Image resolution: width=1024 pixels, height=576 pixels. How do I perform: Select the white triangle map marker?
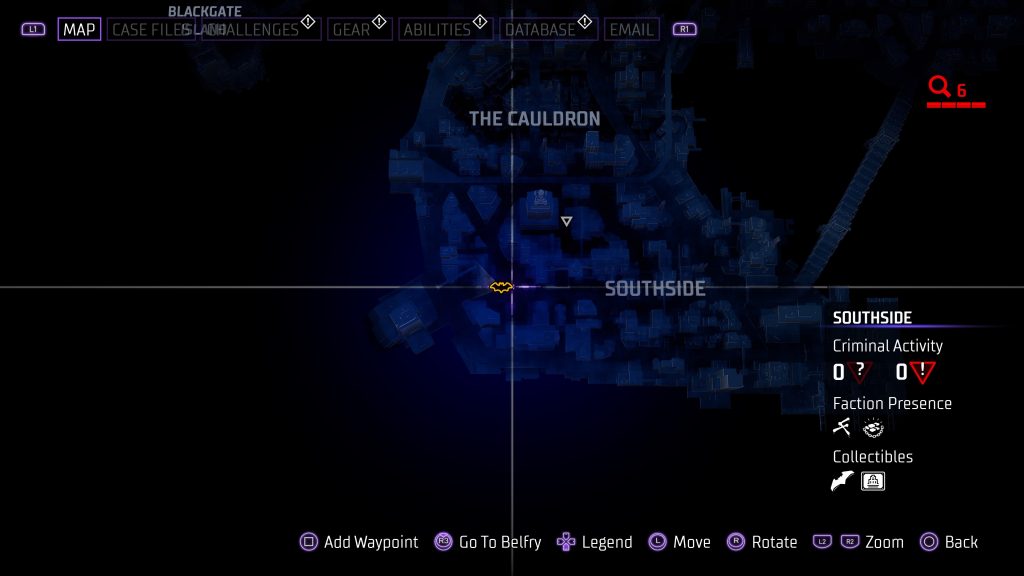[566, 221]
